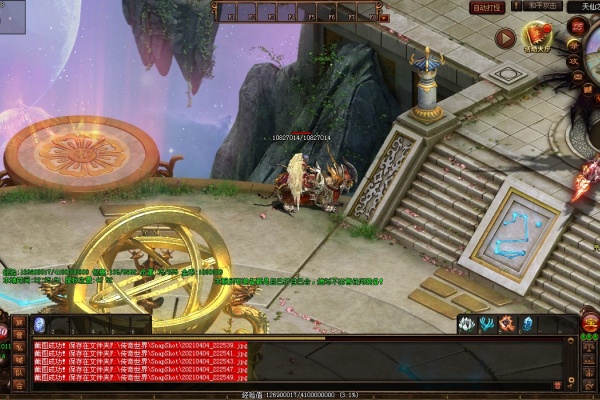Viewport: 600px width, 400px height.
Task: Open the 天山 map name label
Action: [x=584, y=7]
